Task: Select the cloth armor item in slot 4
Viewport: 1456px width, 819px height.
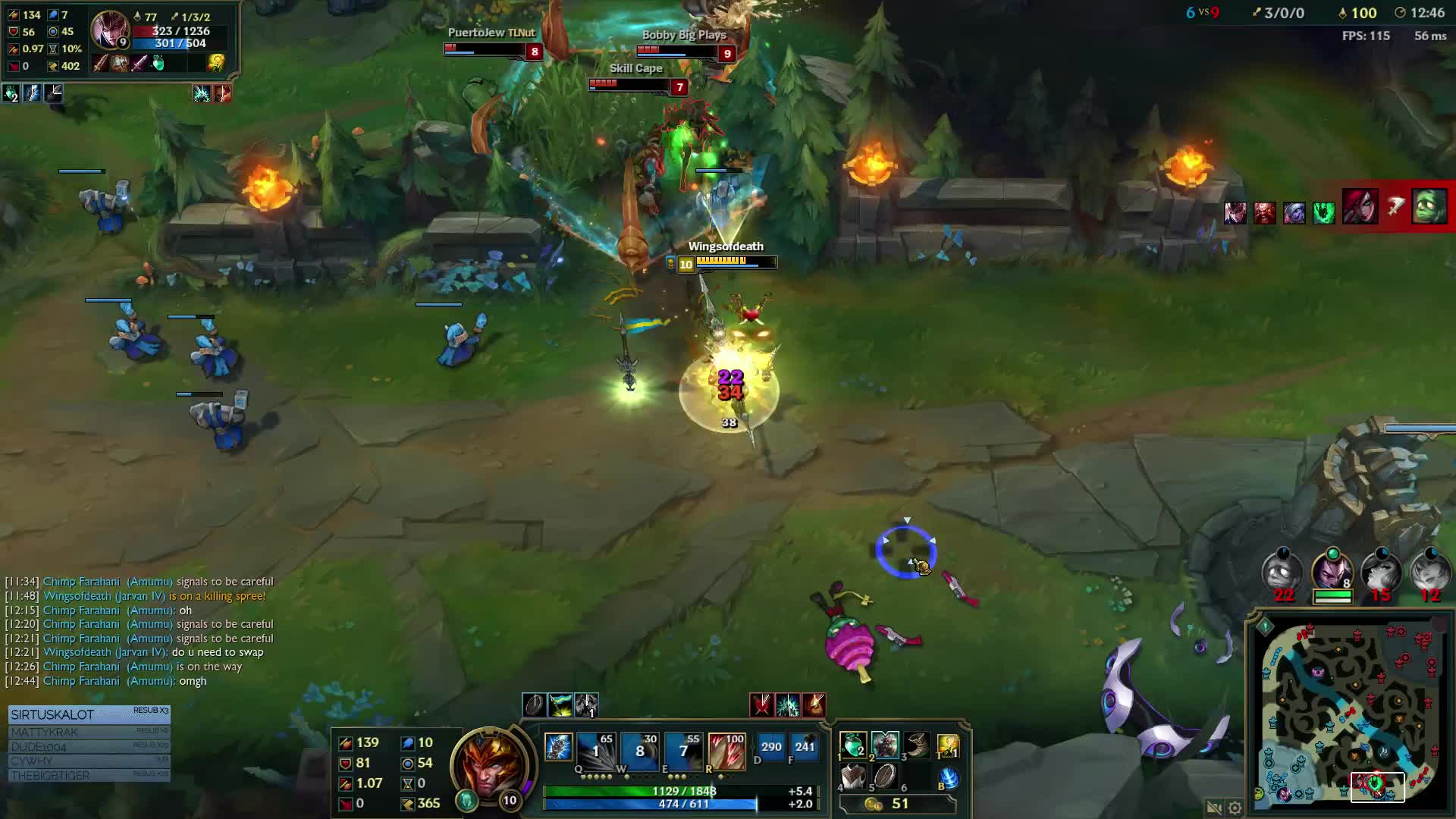Action: tap(853, 777)
